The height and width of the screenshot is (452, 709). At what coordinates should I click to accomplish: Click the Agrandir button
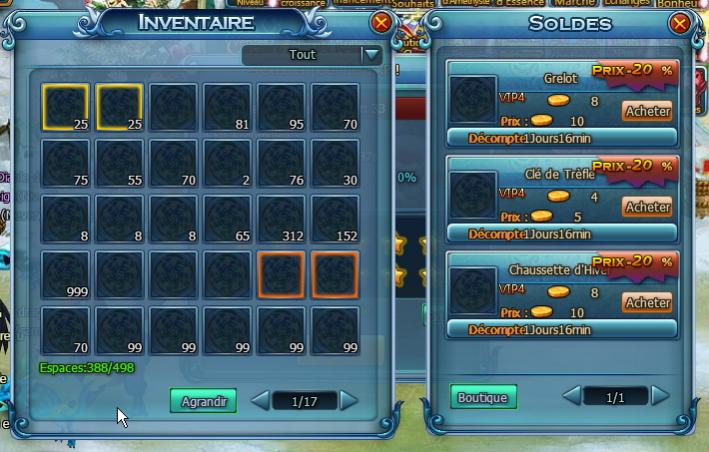[203, 402]
